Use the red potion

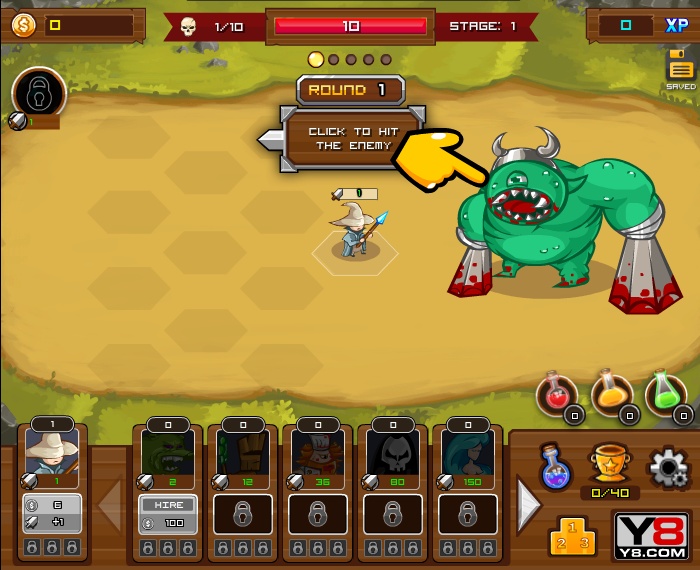click(556, 393)
